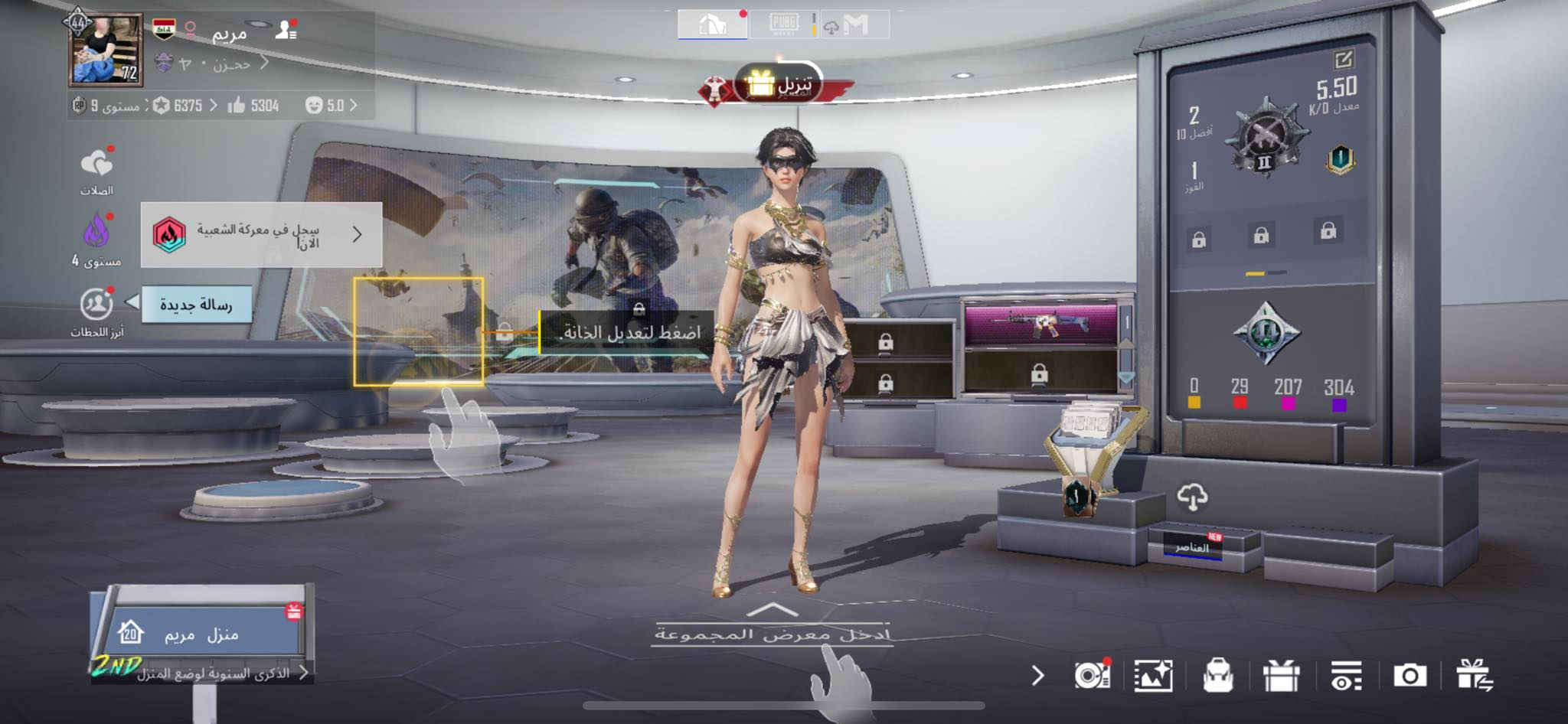Open the heart connections icon
Screen dimensions: 1568x724
click(96, 165)
